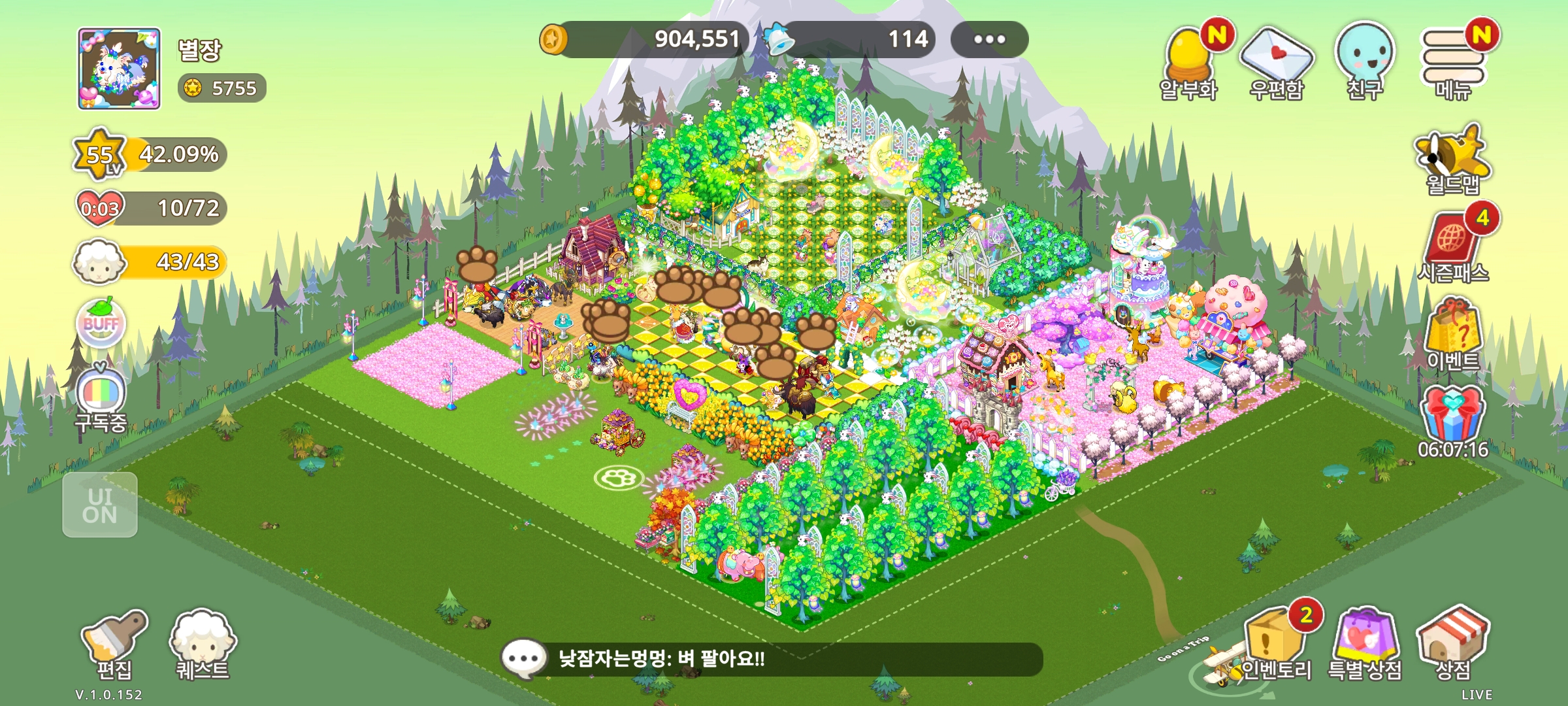Open the 편집 edit mode button
Image resolution: width=1568 pixels, height=706 pixels.
tap(114, 645)
